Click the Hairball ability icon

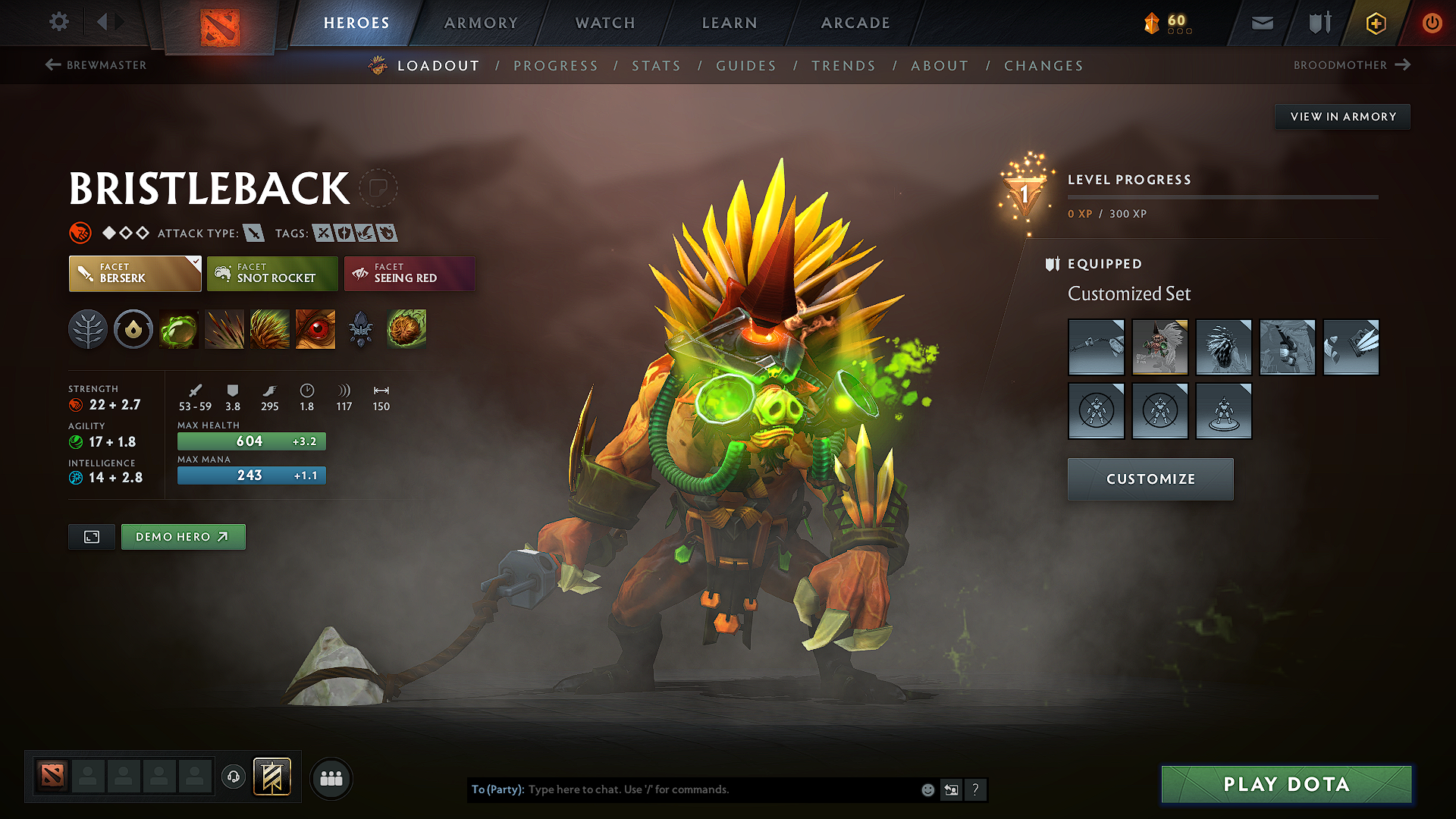[406, 329]
